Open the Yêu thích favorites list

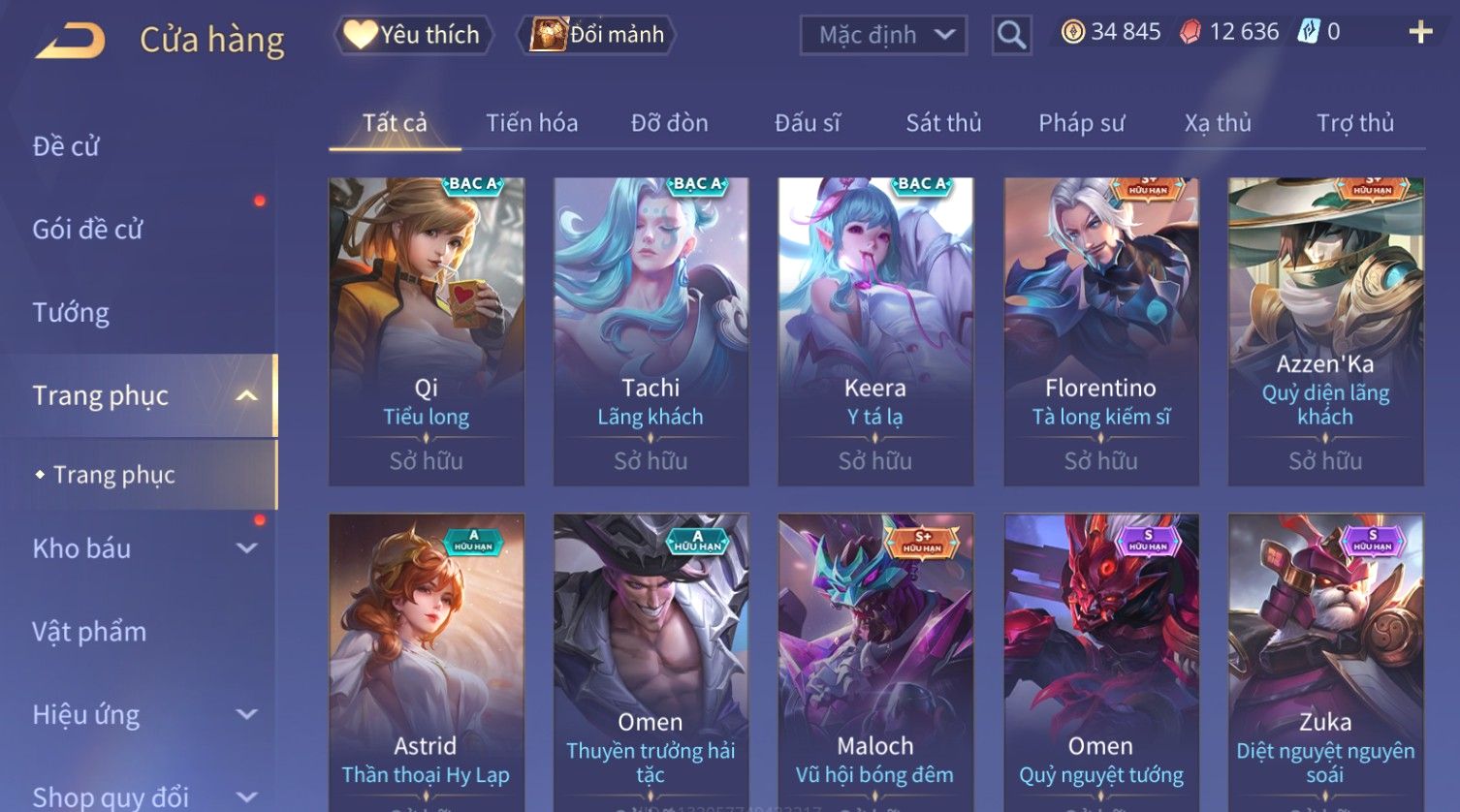[414, 35]
